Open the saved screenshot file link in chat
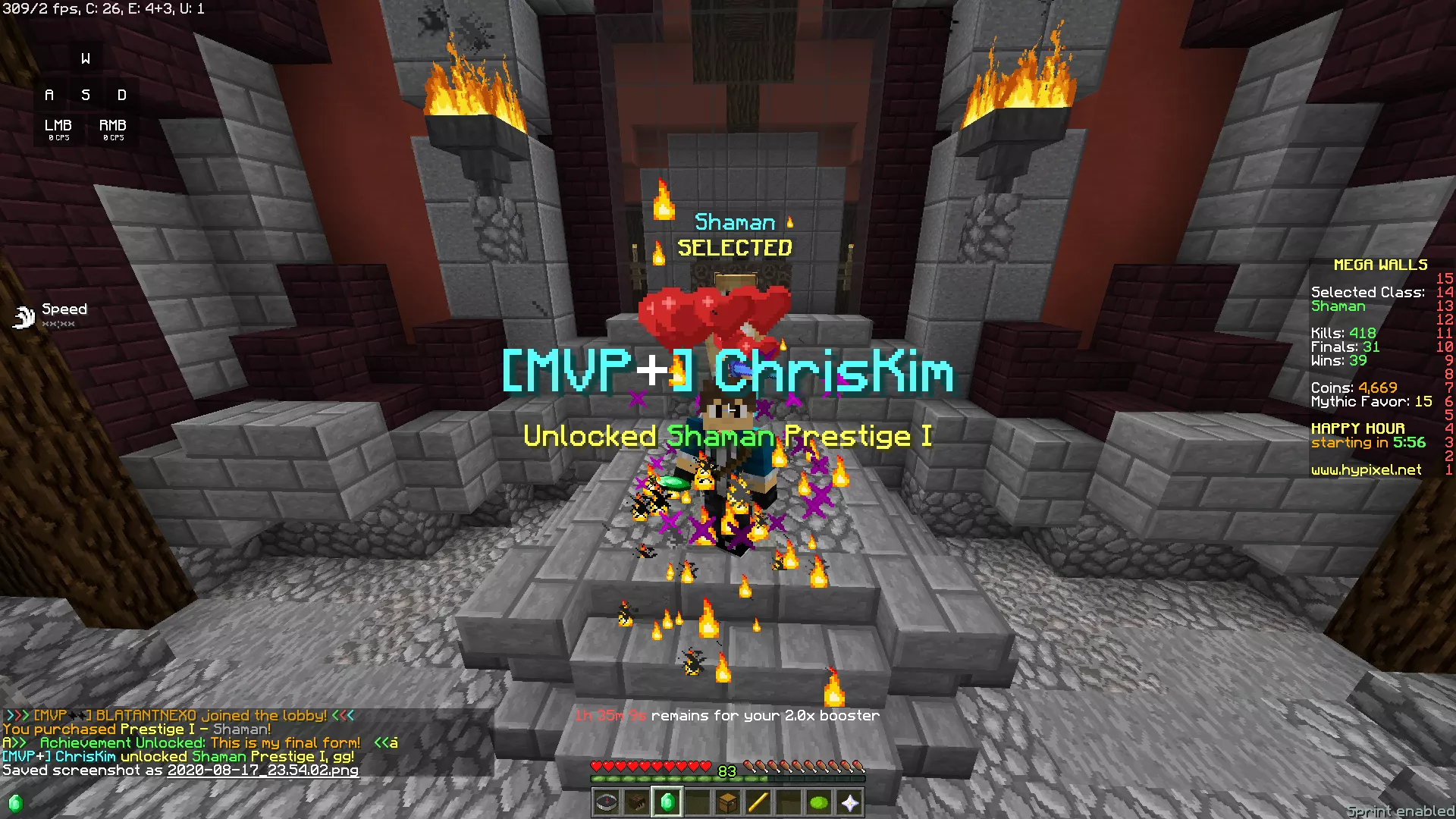Viewport: 1456px width, 819px height. click(262, 770)
